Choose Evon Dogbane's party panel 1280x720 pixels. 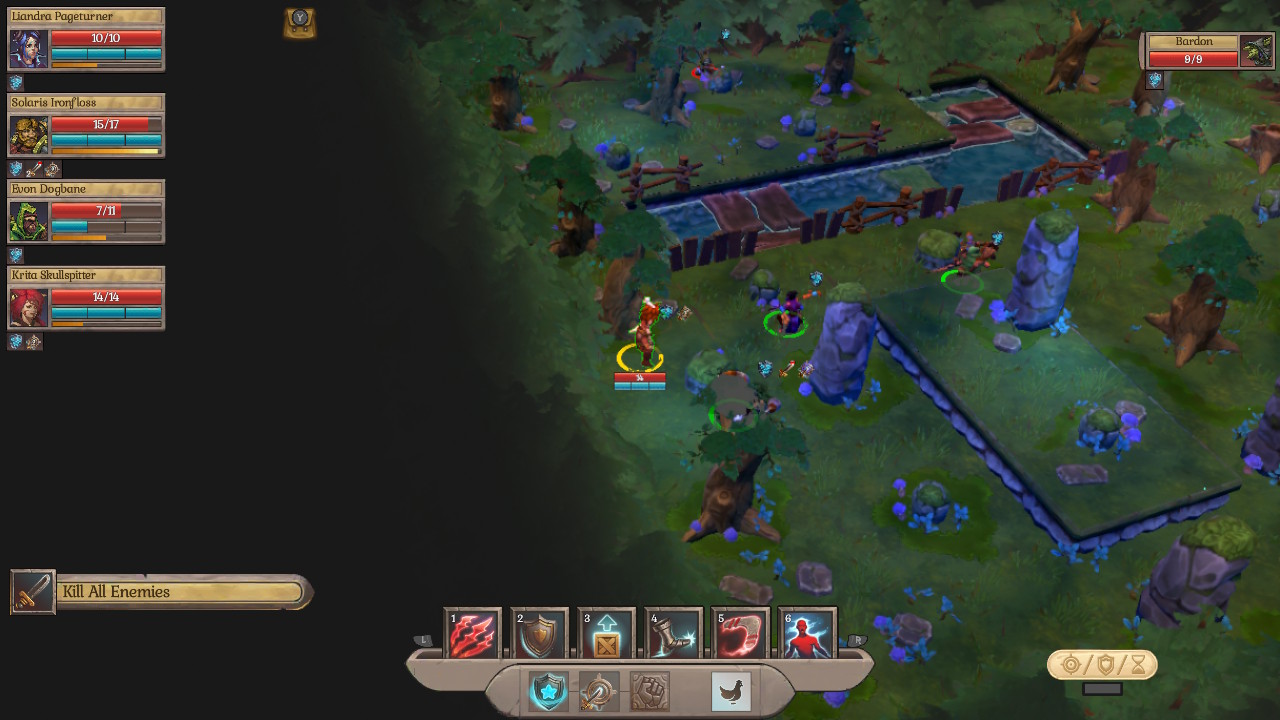(x=86, y=212)
